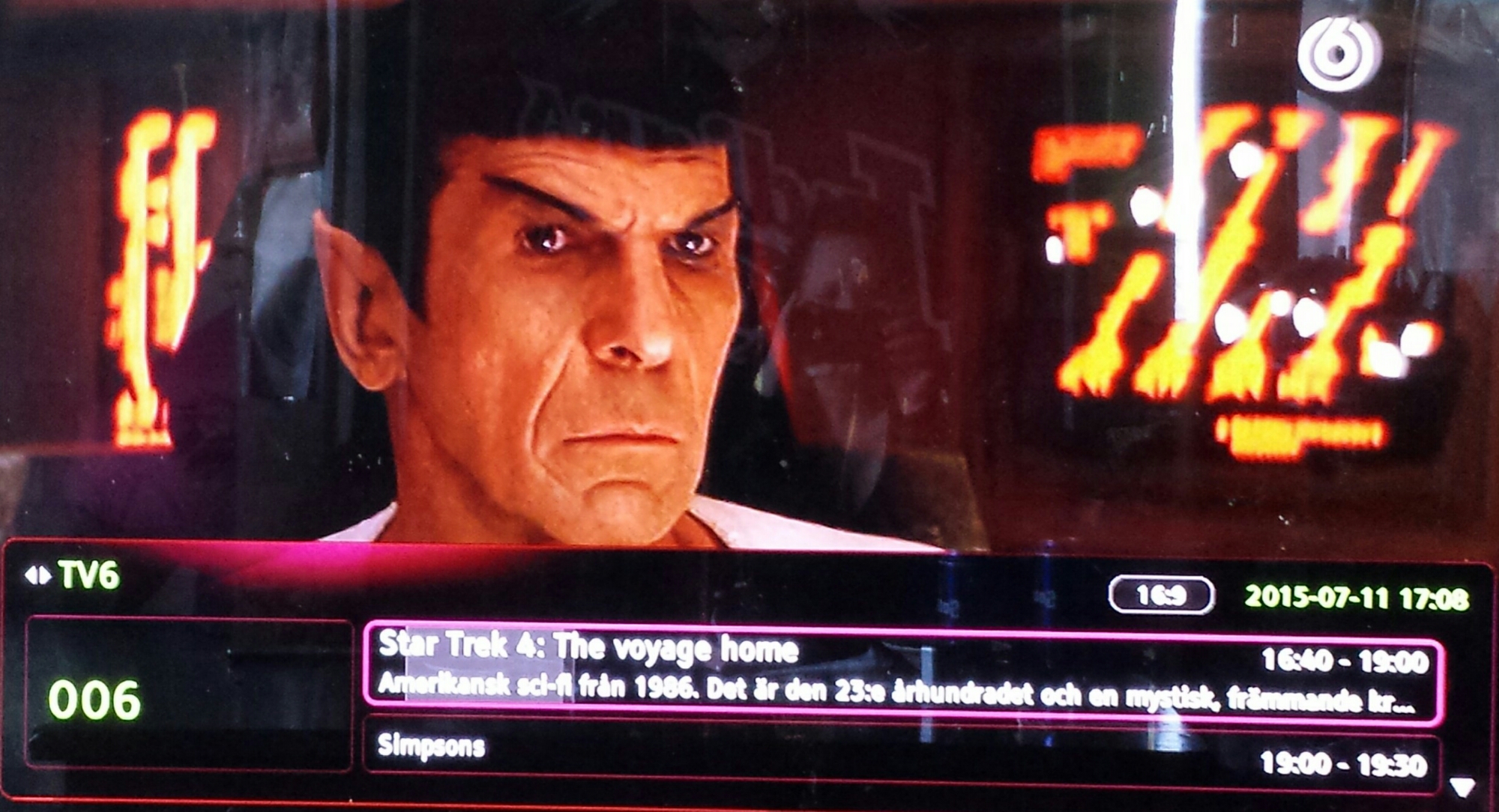Switch channel with the arrows beside TV6
Screen dimensions: 1499x812
pyautogui.click(x=37, y=575)
